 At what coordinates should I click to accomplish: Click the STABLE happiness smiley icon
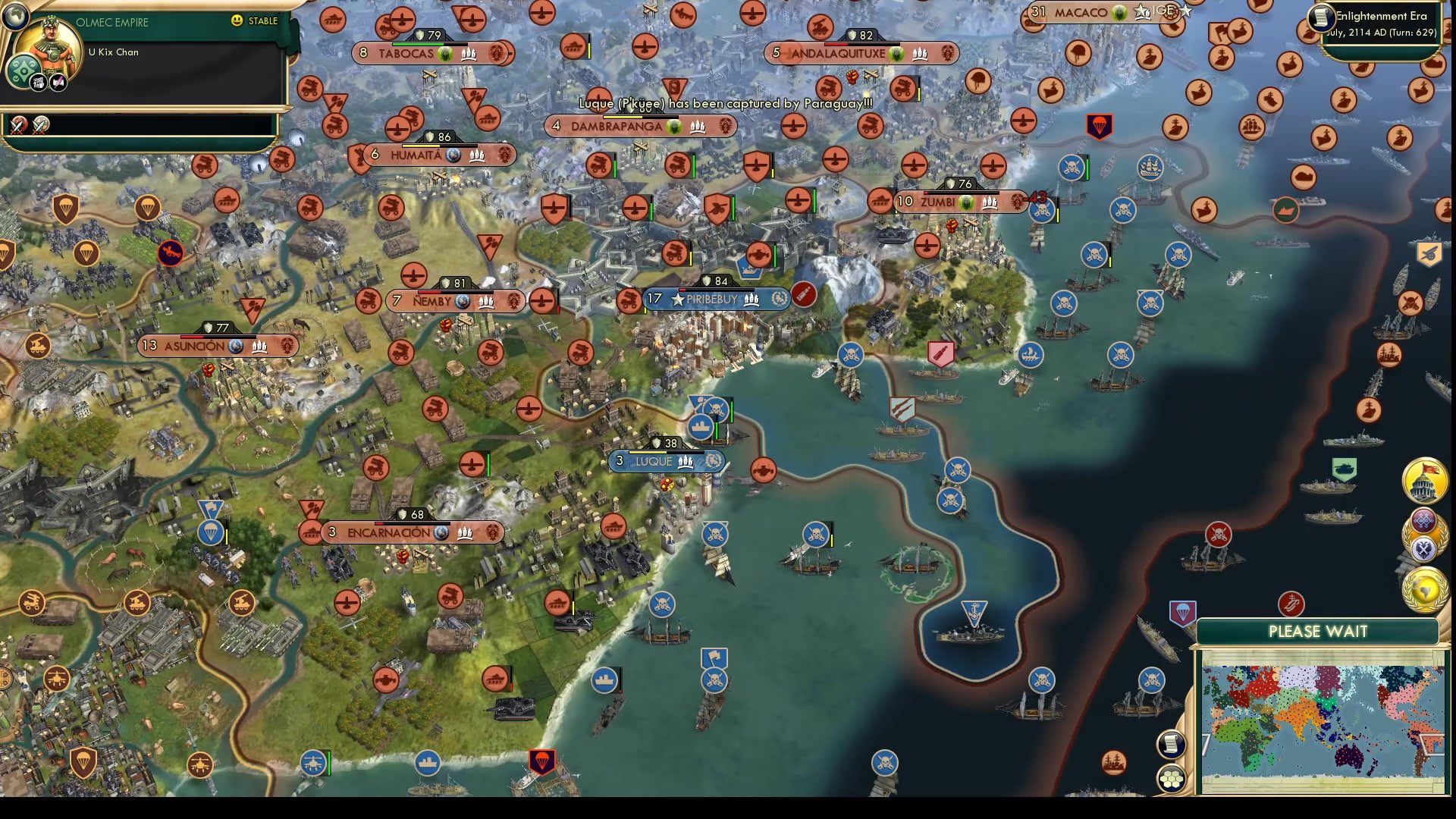238,22
